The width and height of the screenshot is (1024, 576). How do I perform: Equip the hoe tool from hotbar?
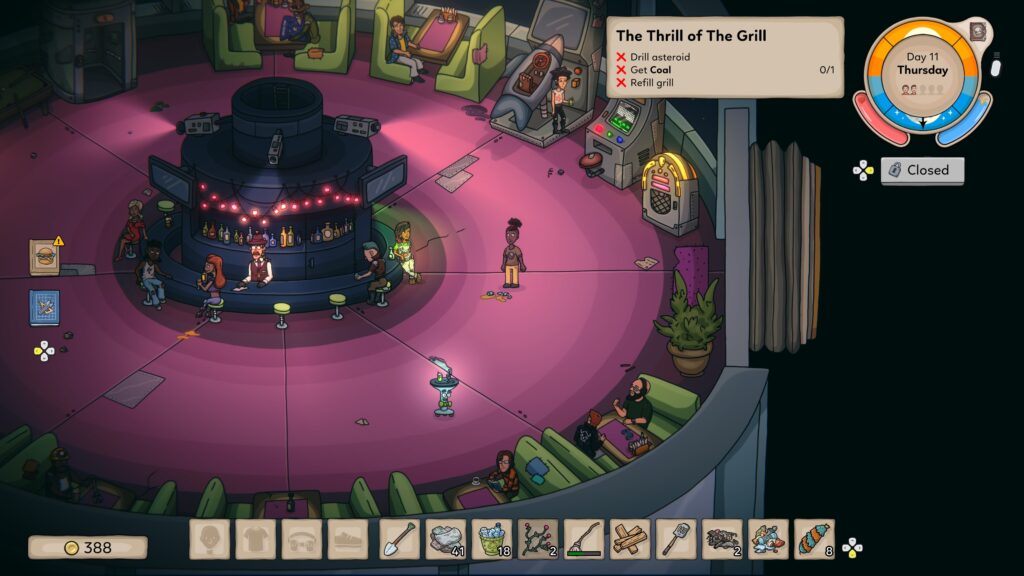click(583, 539)
